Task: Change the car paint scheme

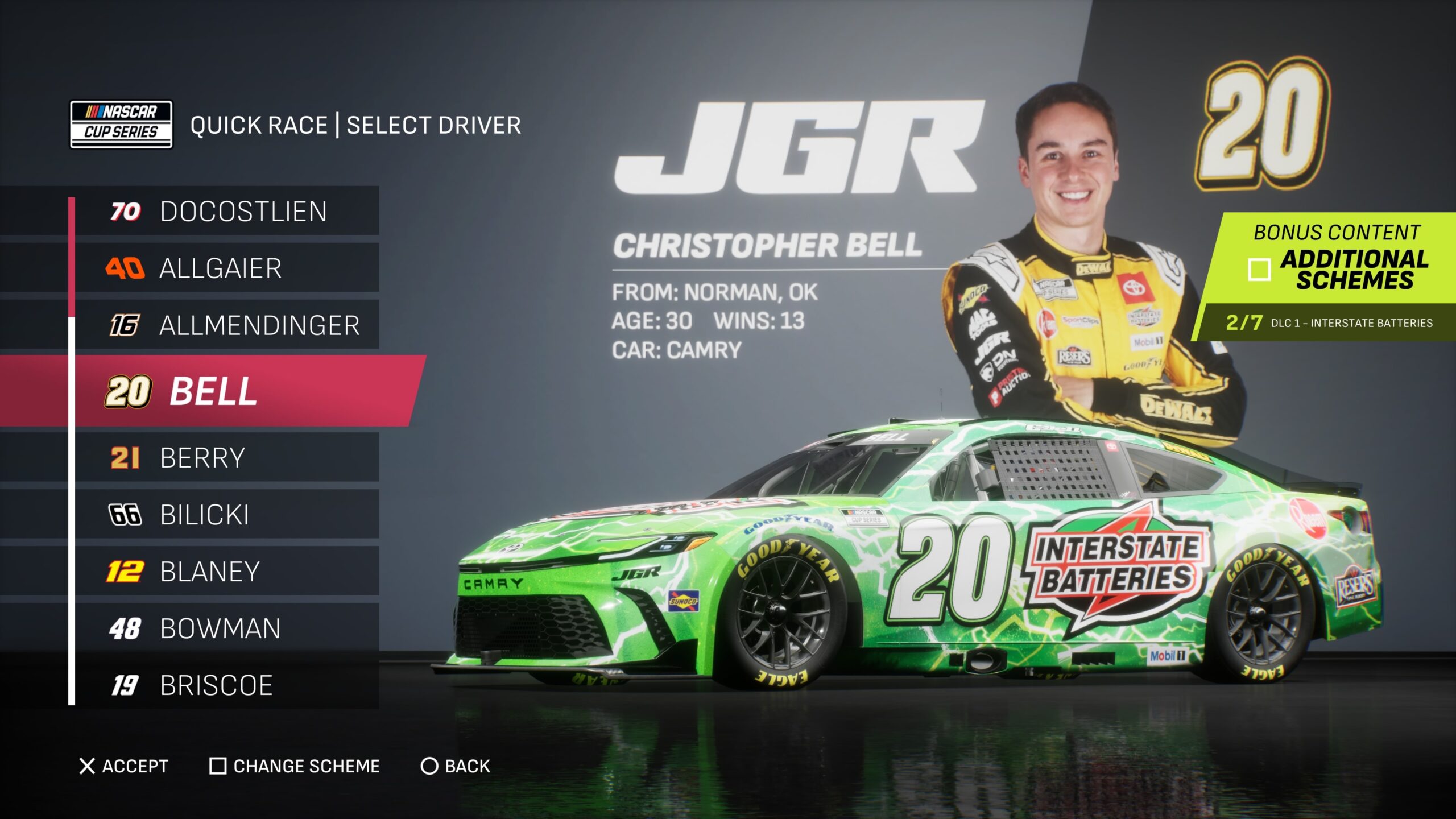Action: coord(295,766)
